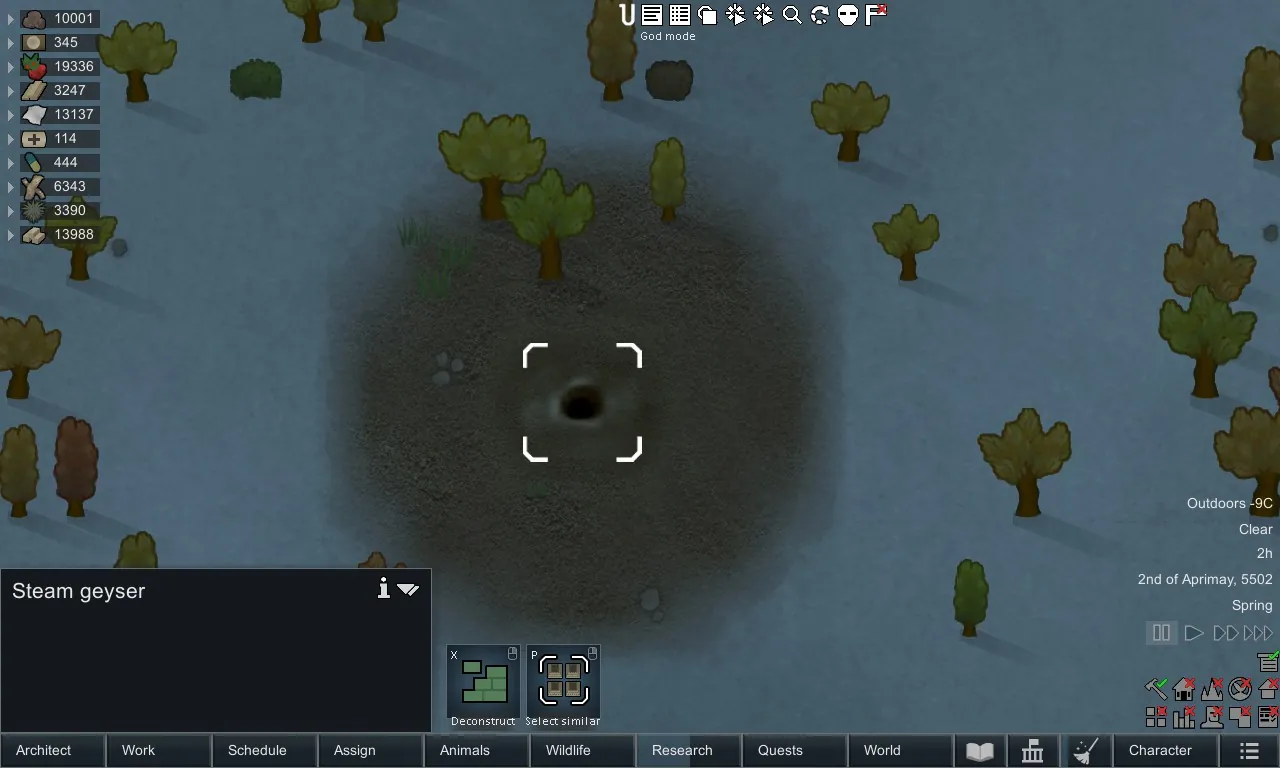Open the Assign tab

[370, 750]
